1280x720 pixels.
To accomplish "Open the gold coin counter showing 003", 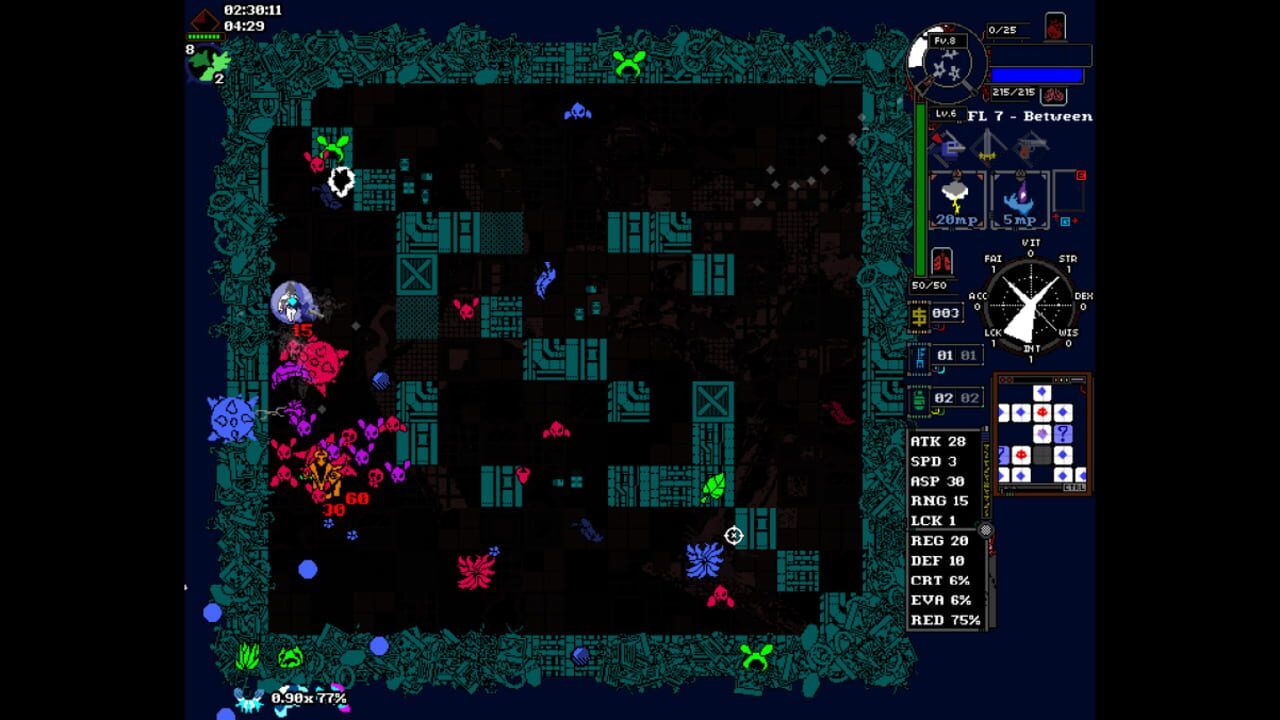I will pos(935,314).
